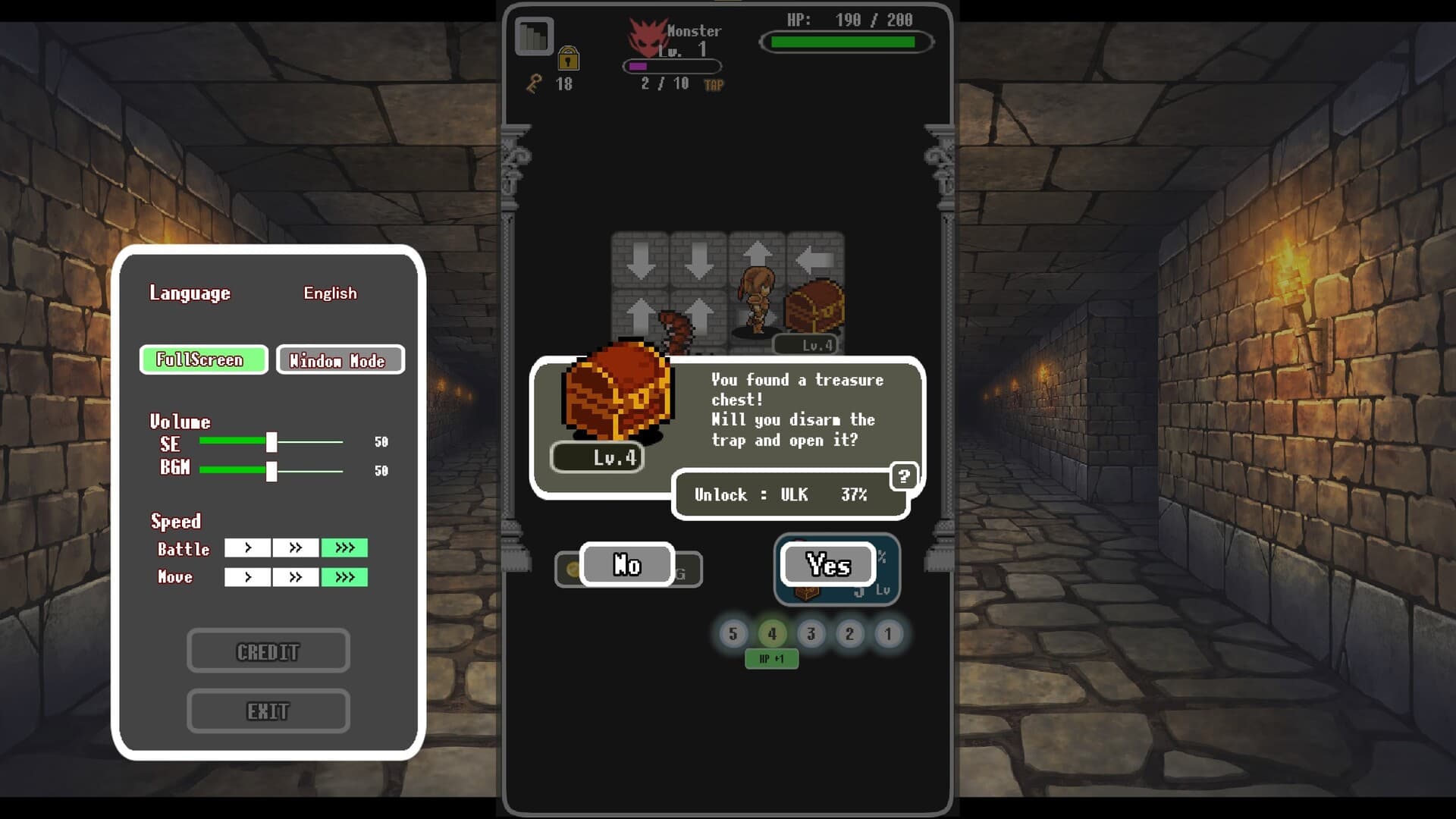Select difficulty level 4
Image resolution: width=1456 pixels, height=819 pixels.
[x=772, y=634]
